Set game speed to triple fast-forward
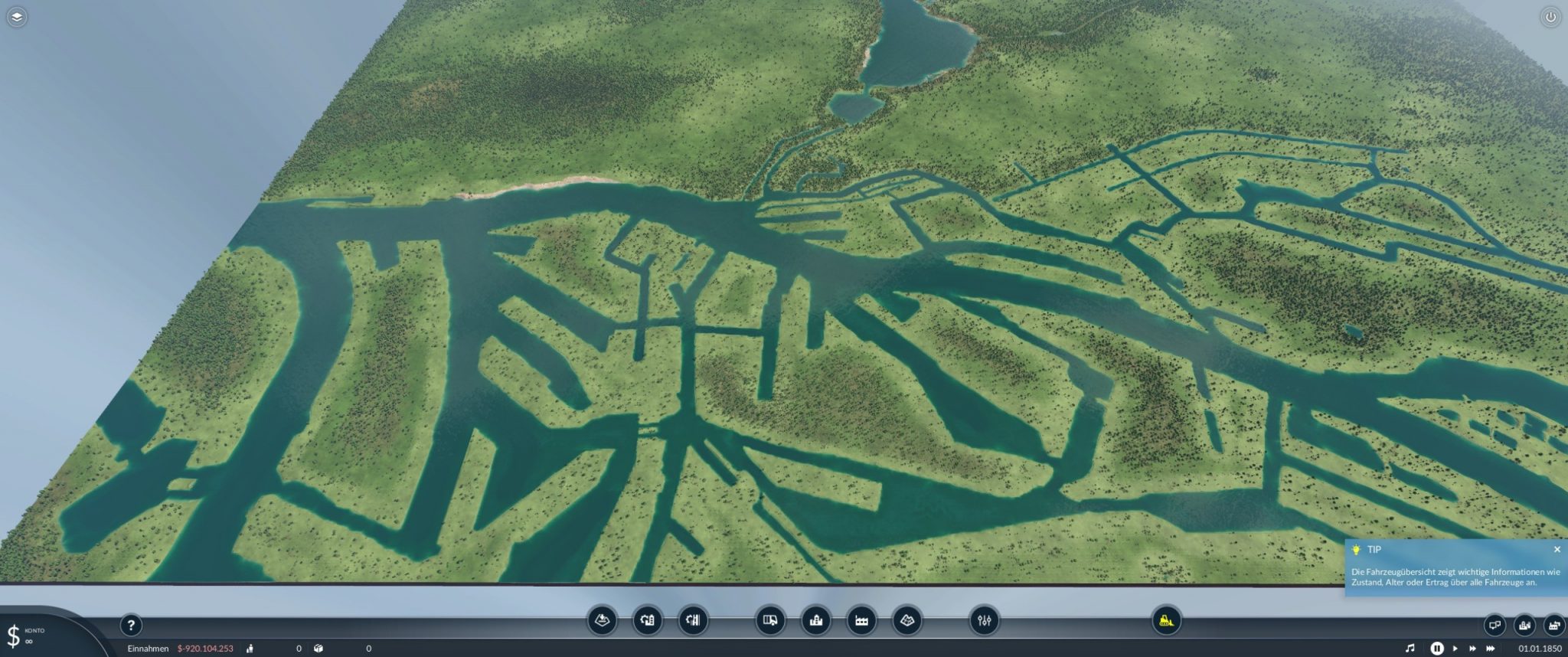 (1490, 649)
